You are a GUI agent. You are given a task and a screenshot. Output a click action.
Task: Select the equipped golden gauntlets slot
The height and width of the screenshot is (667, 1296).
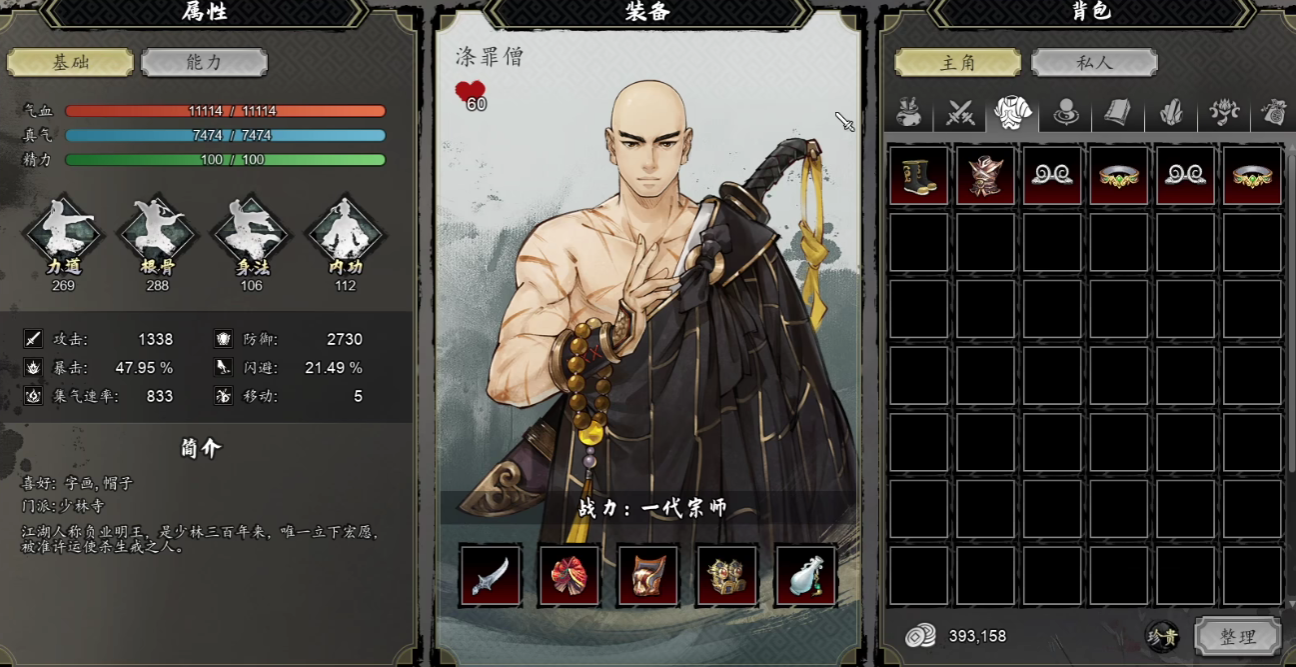tap(727, 575)
